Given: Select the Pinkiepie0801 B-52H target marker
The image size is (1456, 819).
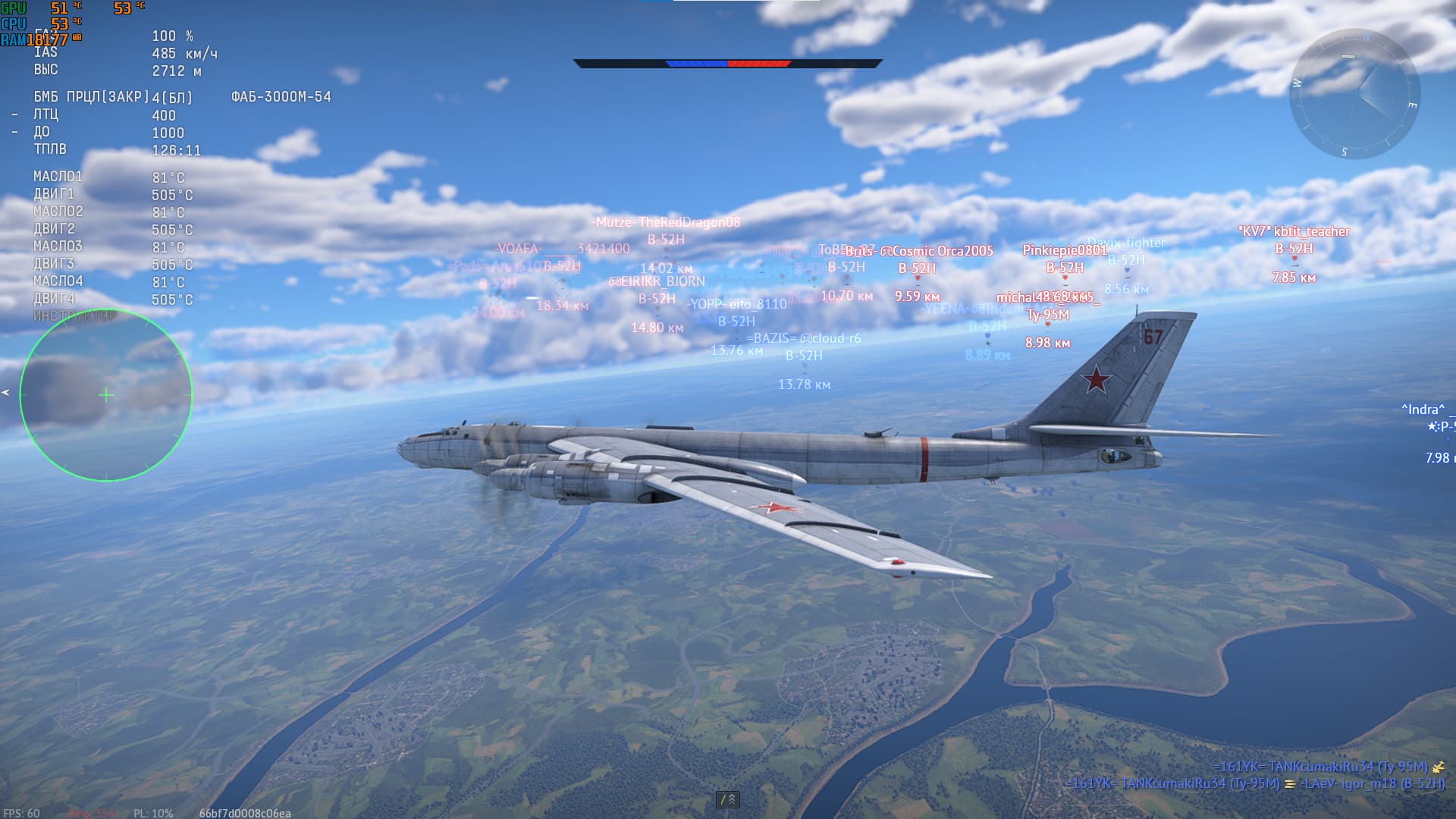Looking at the screenshot, I should tap(1065, 278).
